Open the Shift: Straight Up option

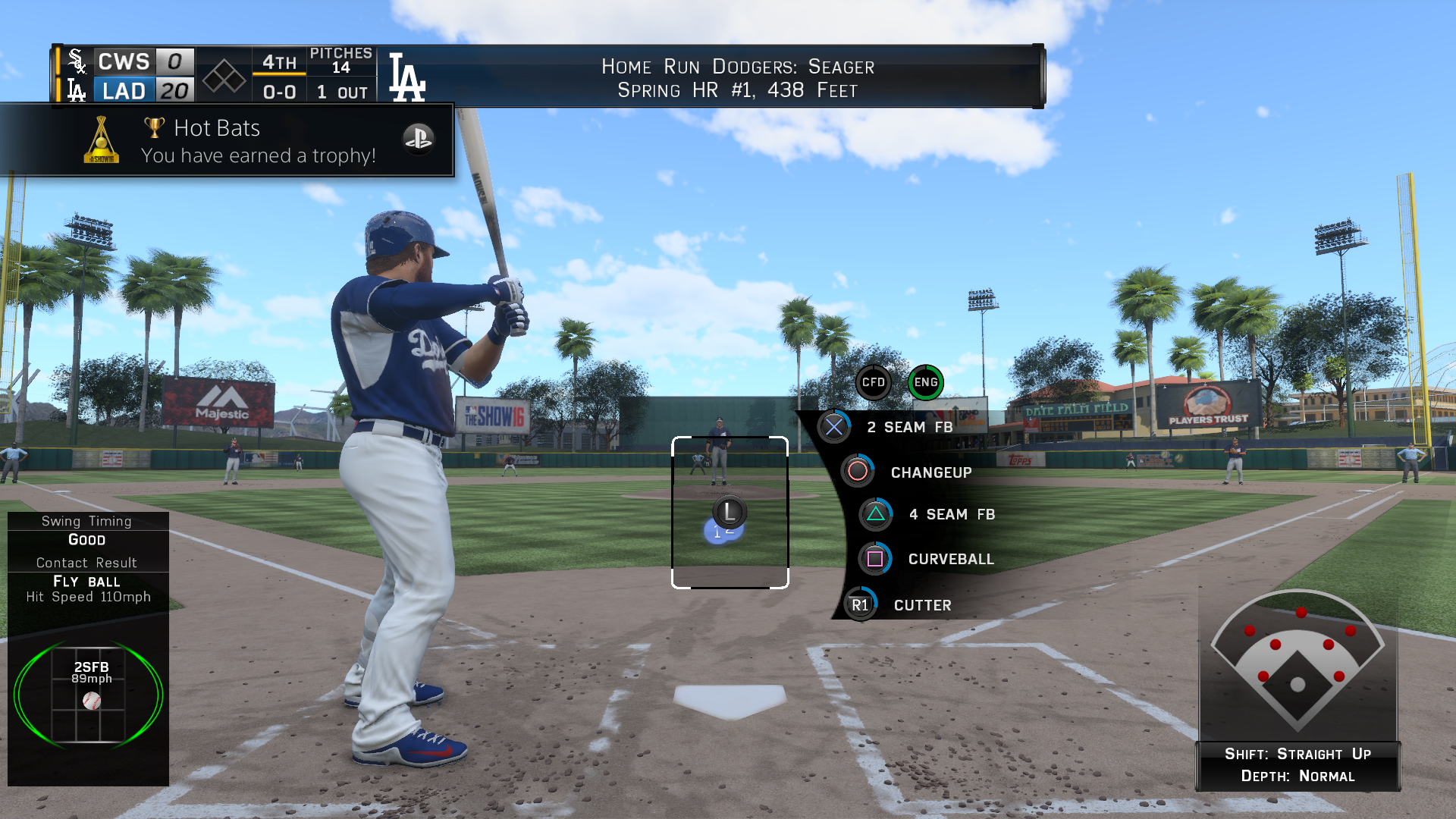(x=1299, y=754)
